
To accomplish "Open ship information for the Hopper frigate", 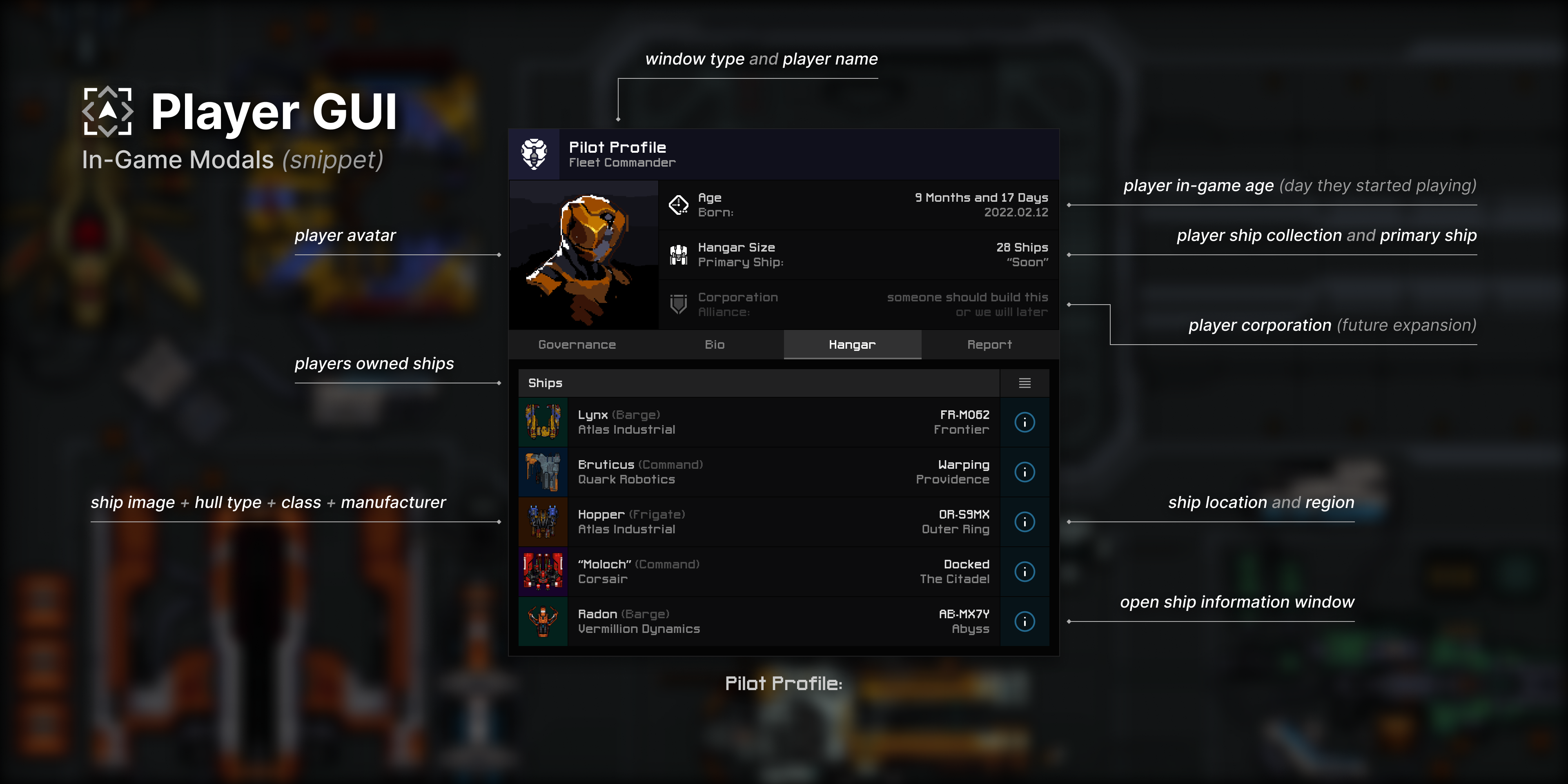I will (1025, 522).
